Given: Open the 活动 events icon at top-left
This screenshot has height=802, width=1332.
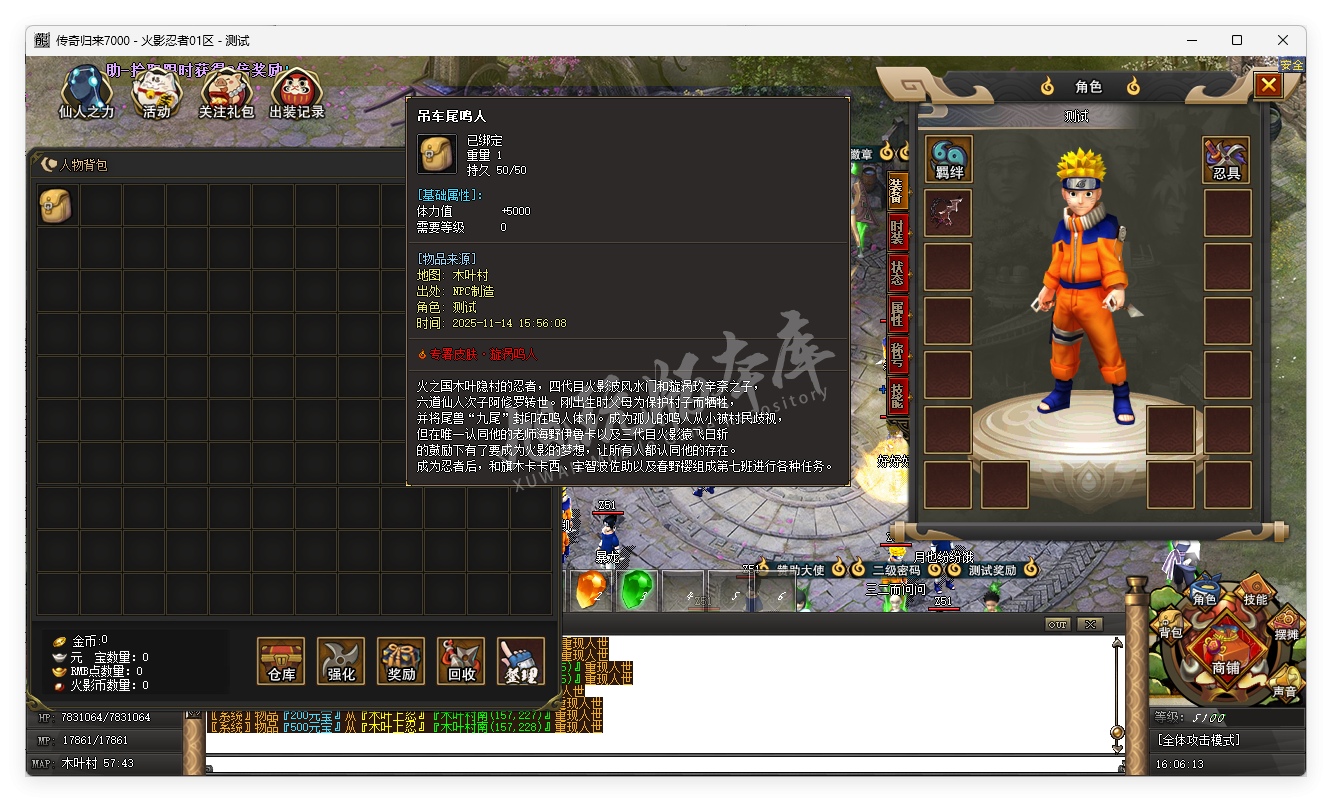Looking at the screenshot, I should point(156,92).
